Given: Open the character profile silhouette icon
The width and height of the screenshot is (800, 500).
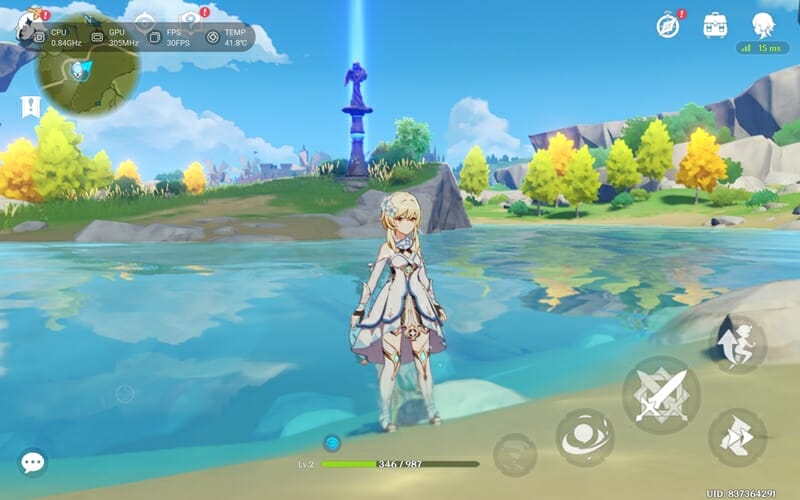Looking at the screenshot, I should 764,24.
